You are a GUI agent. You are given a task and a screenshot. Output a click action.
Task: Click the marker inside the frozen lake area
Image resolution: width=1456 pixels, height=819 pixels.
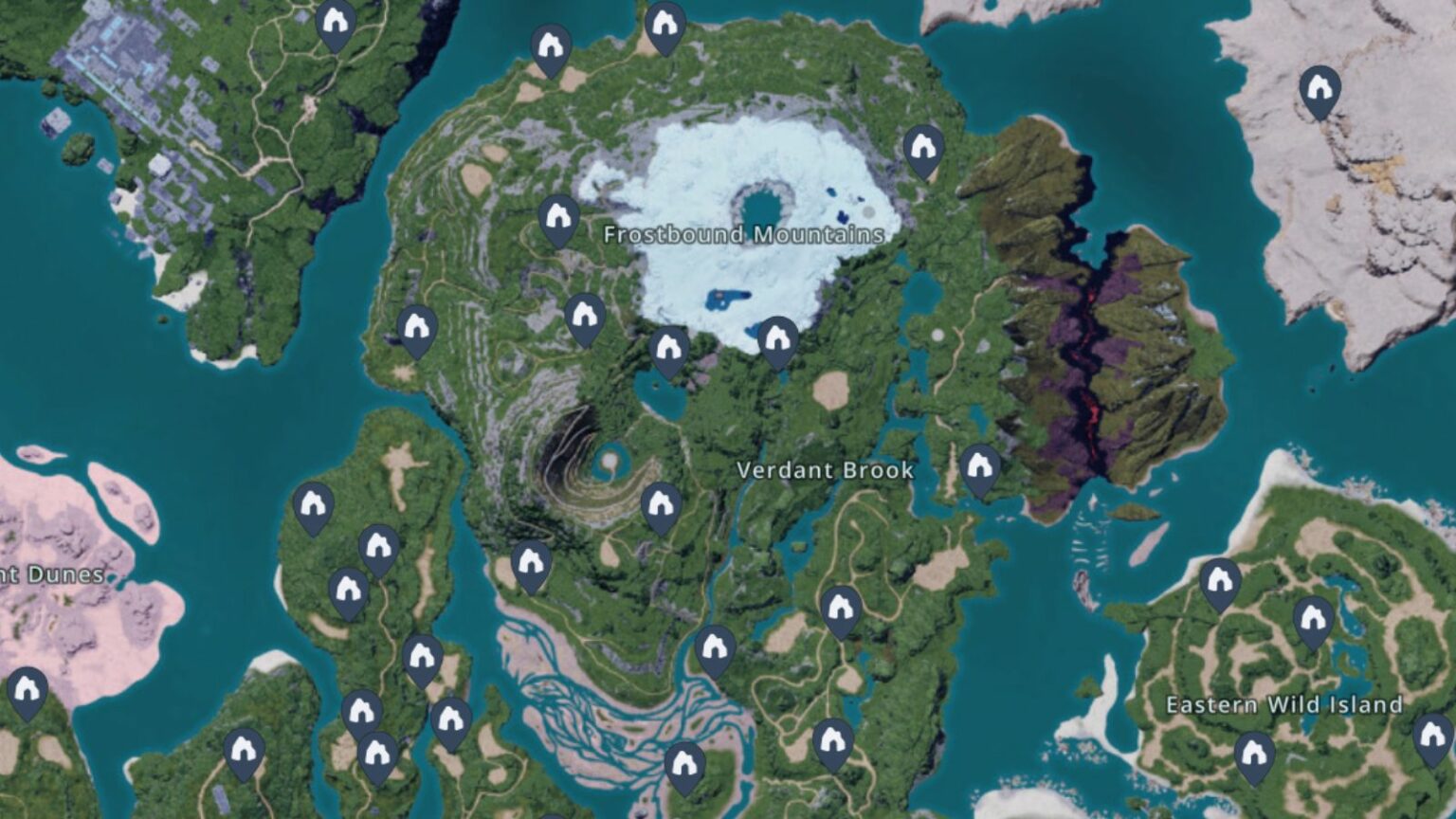777,338
